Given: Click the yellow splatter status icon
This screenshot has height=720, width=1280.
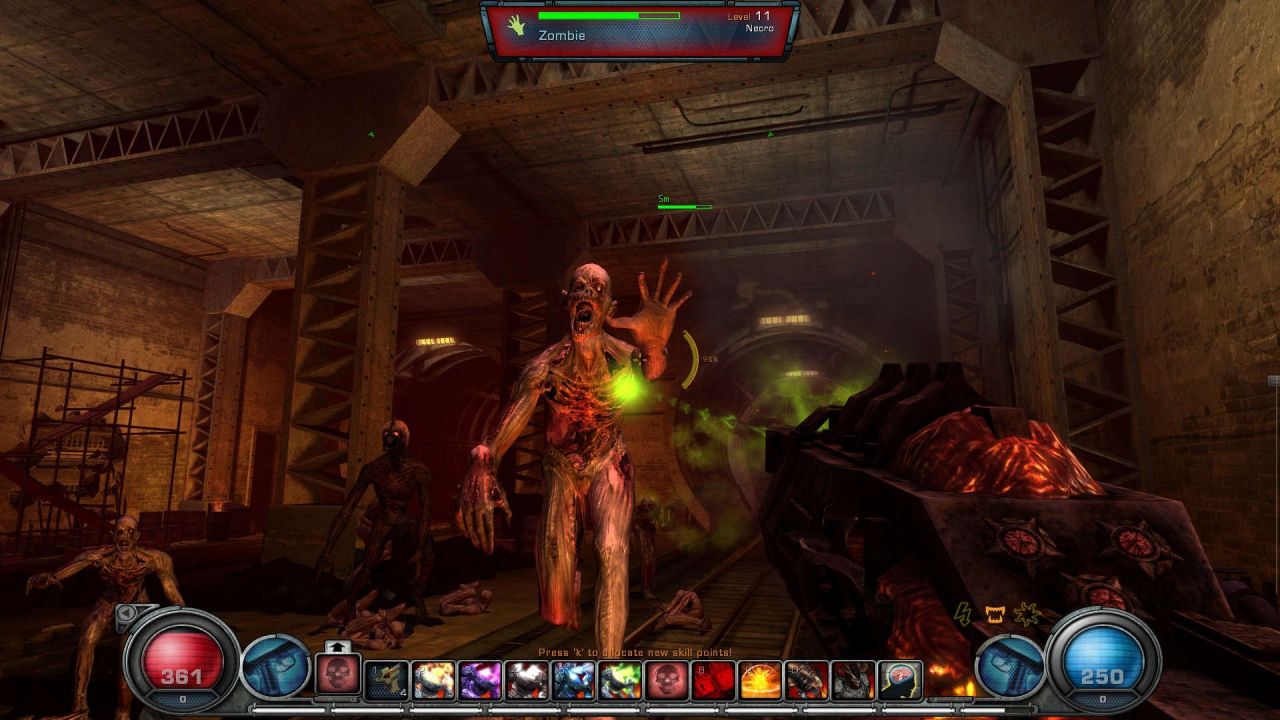Looking at the screenshot, I should (1025, 615).
